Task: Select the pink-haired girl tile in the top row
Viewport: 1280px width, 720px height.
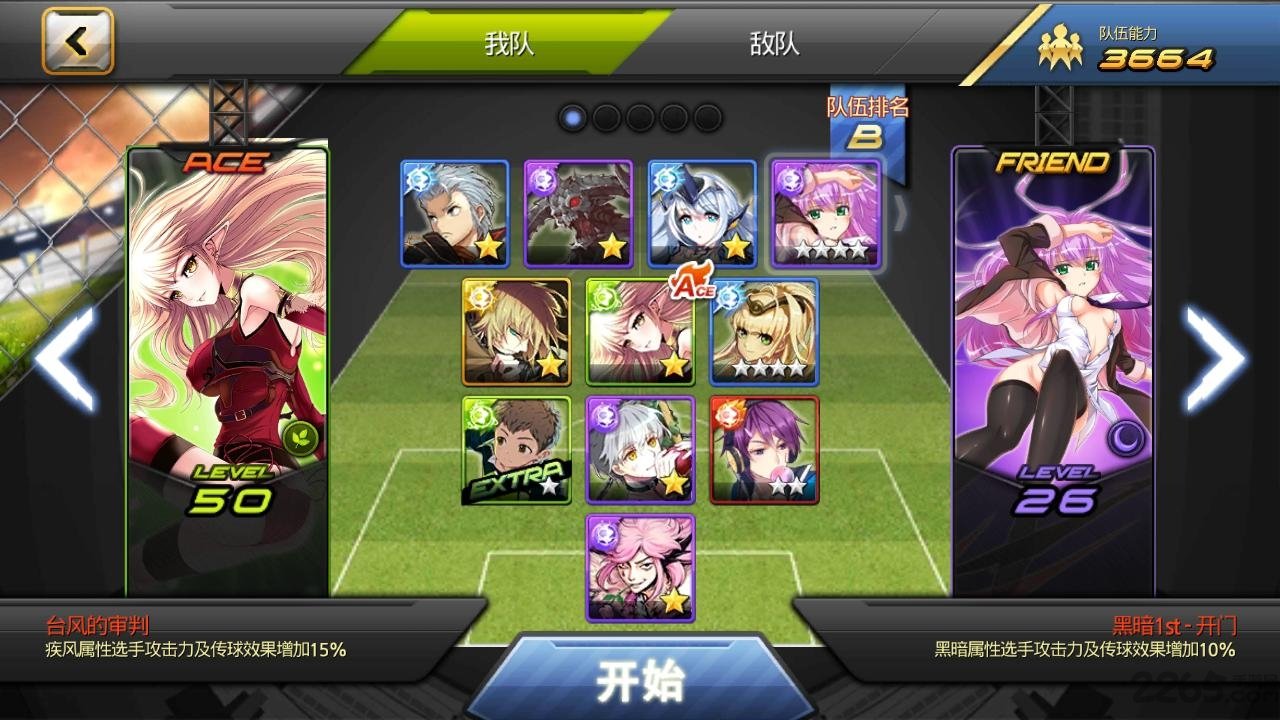Action: (826, 214)
